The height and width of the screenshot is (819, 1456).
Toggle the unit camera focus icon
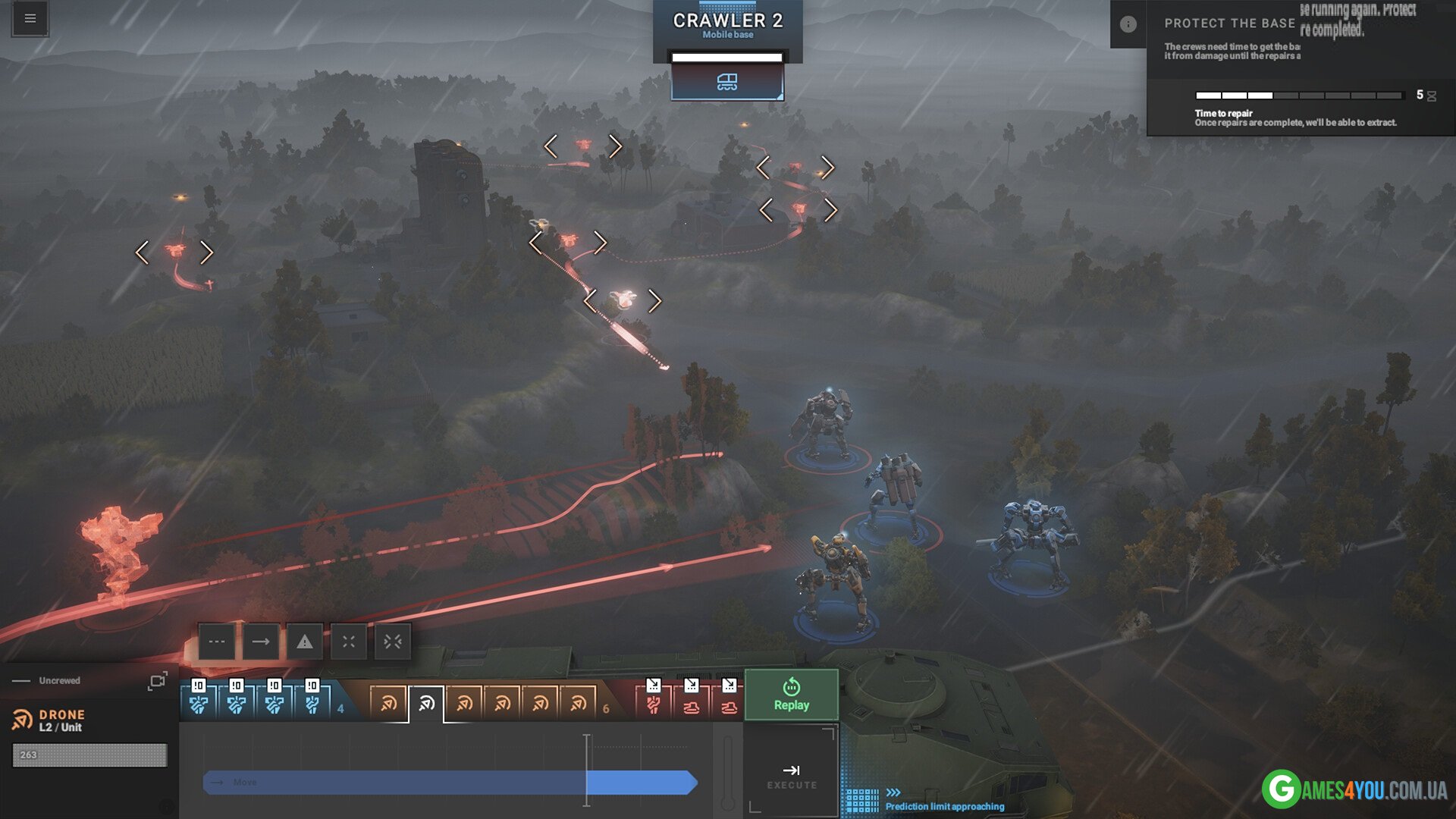(158, 681)
